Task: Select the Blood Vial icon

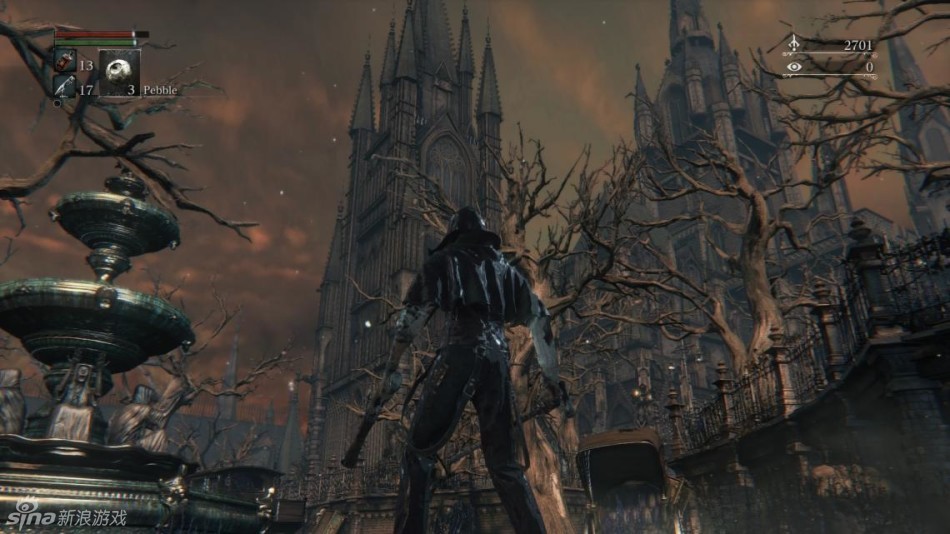Action: point(63,63)
